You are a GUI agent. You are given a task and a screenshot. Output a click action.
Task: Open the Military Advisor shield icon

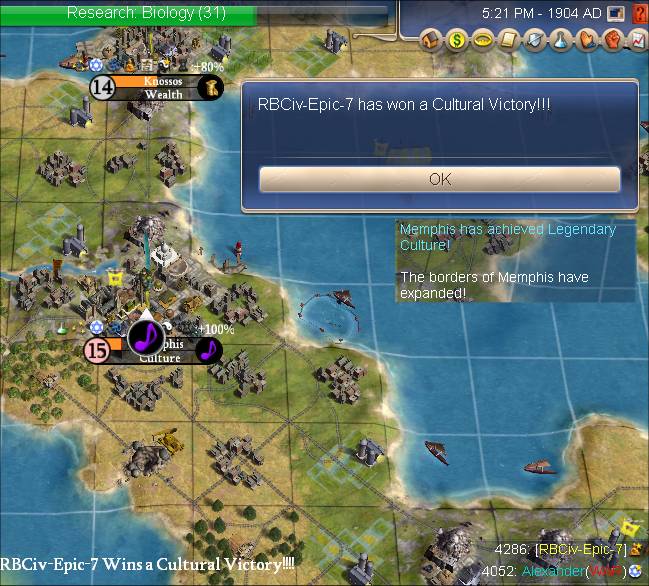(534, 40)
